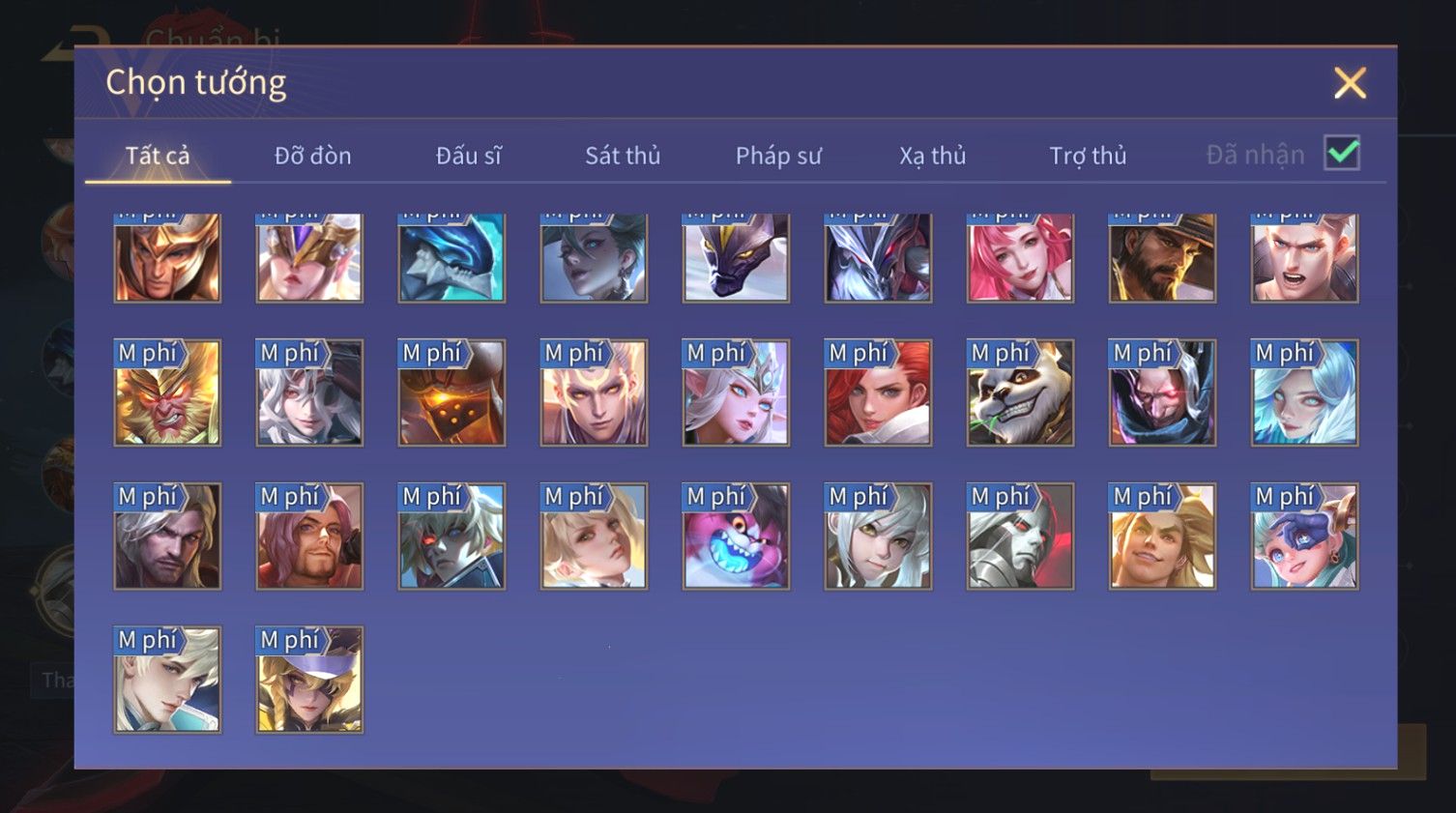Viewport: 1456px width, 813px height.
Task: Switch to the Tất cả tab
Action: pos(158,156)
